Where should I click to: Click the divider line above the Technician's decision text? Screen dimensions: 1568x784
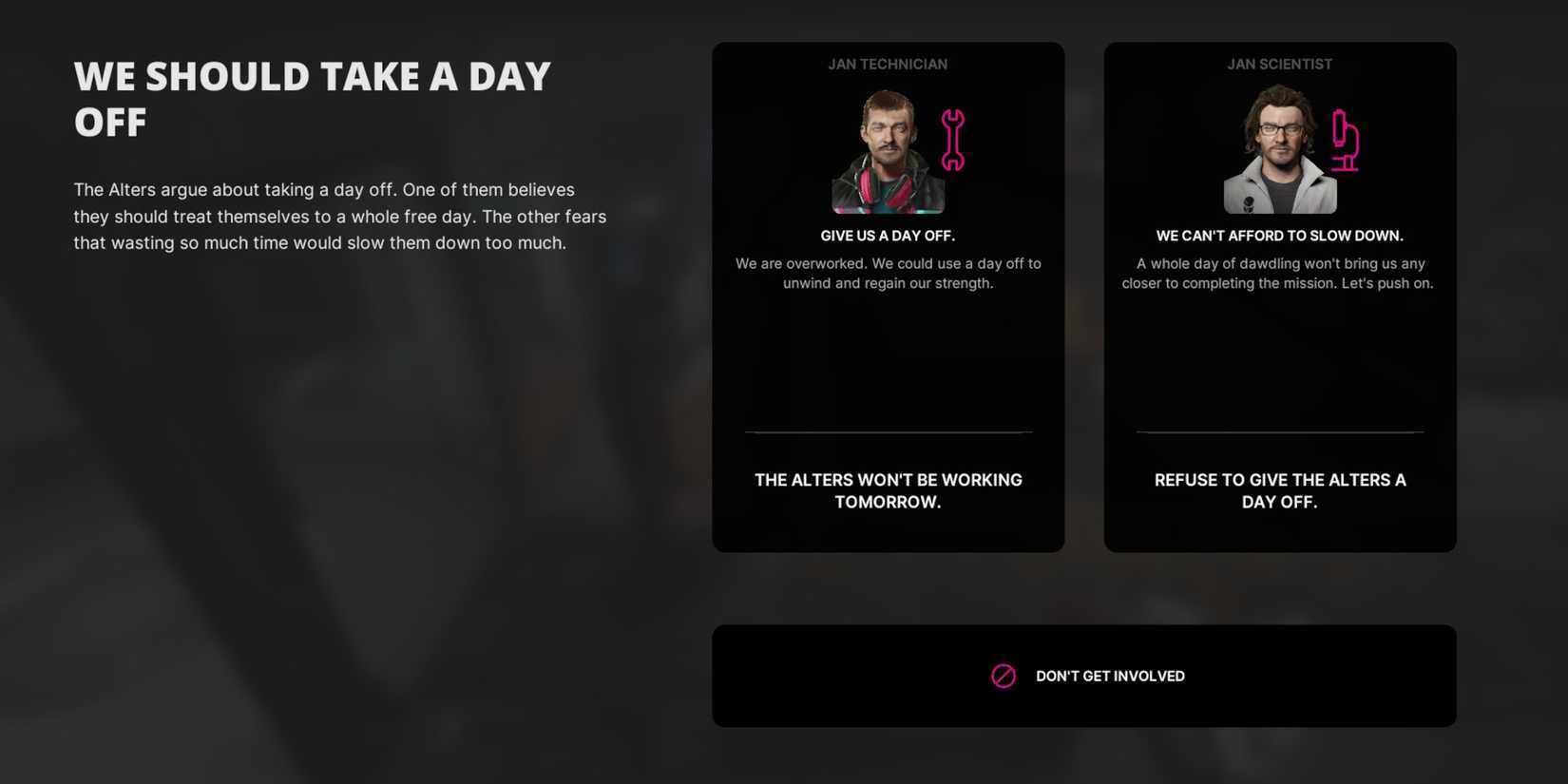pyautogui.click(x=888, y=430)
